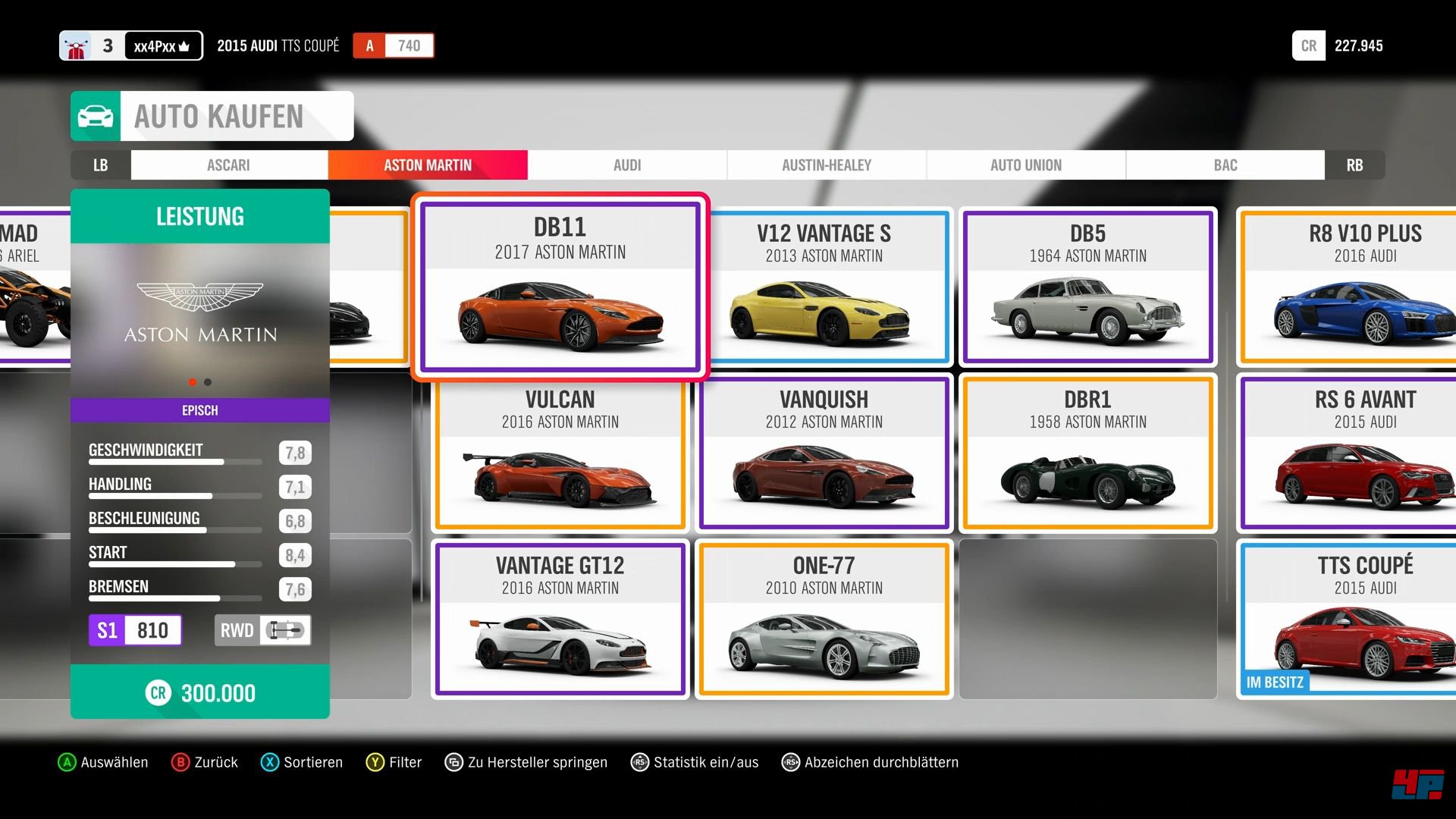Choose the Auto Union tab
This screenshot has width=1456, height=819.
click(1026, 165)
